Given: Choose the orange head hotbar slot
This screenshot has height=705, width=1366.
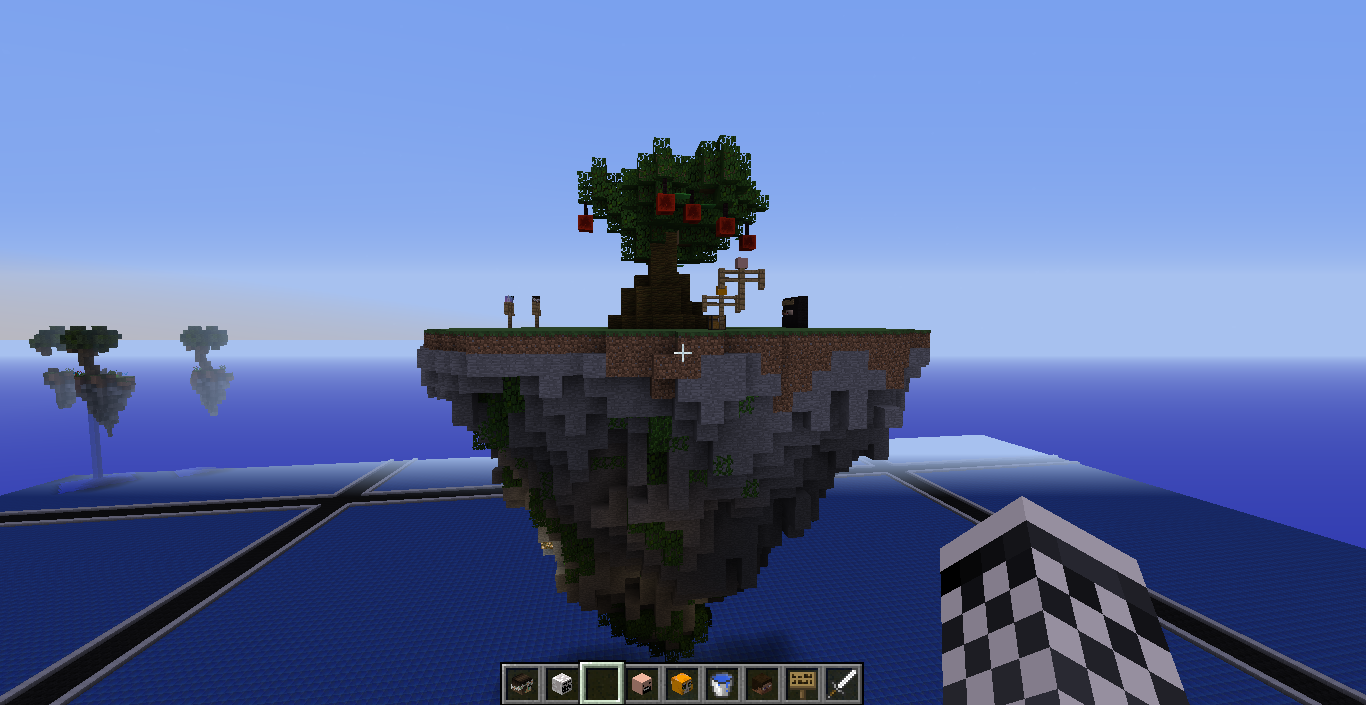Looking at the screenshot, I should pos(682,684).
